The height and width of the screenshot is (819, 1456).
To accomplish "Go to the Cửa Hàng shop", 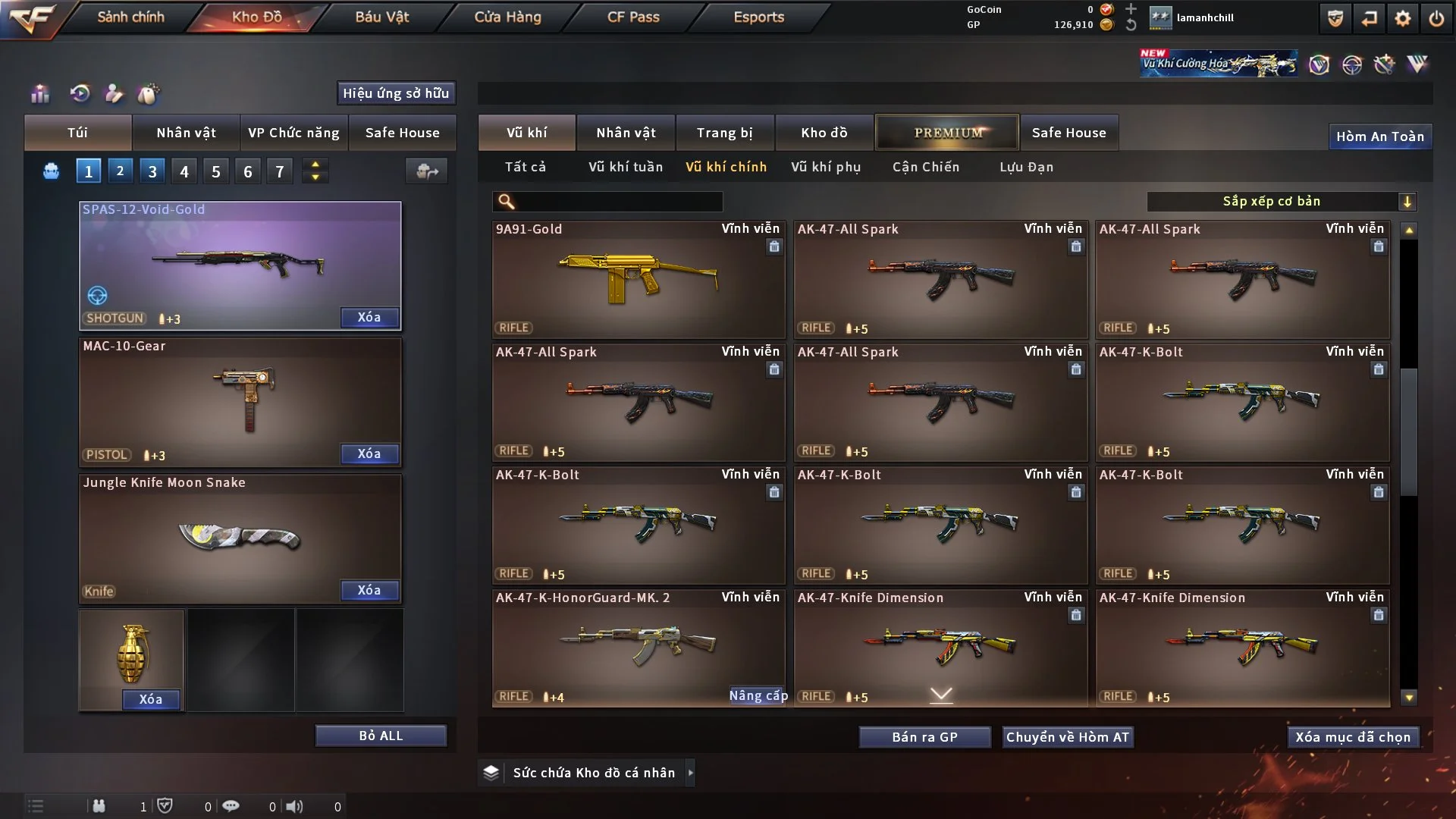I will 507,17.
